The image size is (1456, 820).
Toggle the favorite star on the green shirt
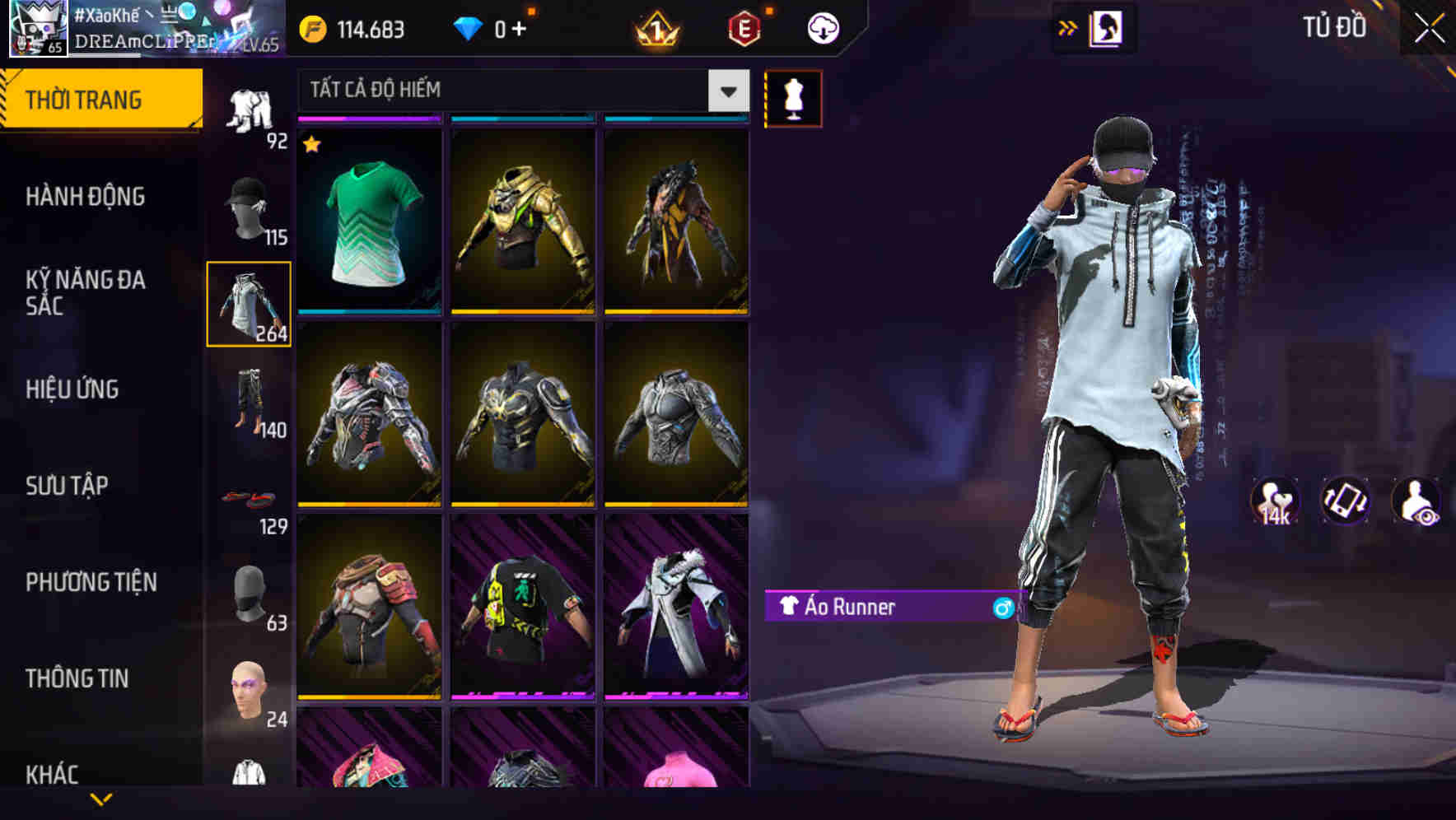(x=311, y=145)
